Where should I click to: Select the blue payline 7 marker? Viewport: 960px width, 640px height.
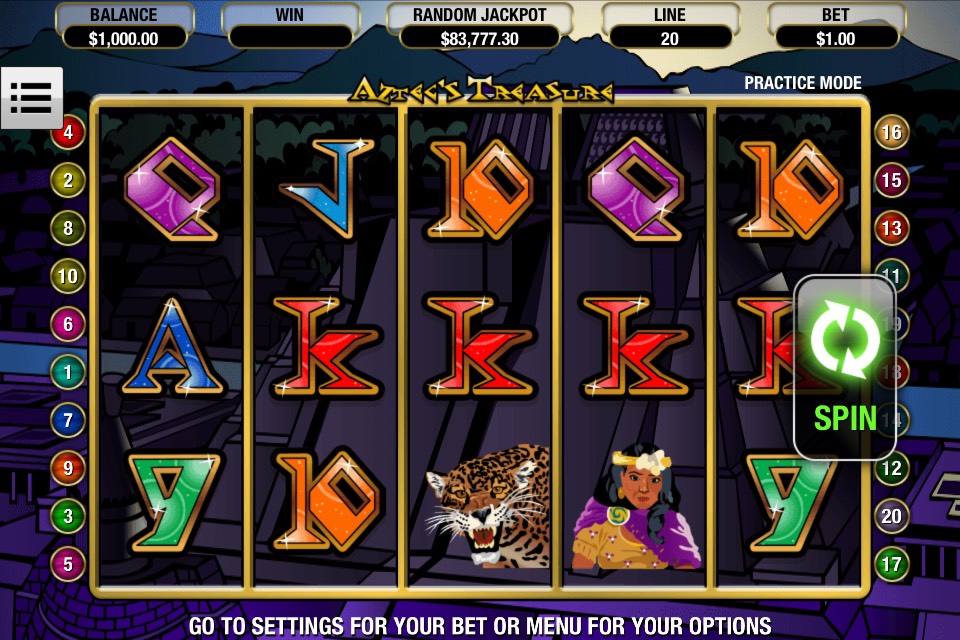68,420
